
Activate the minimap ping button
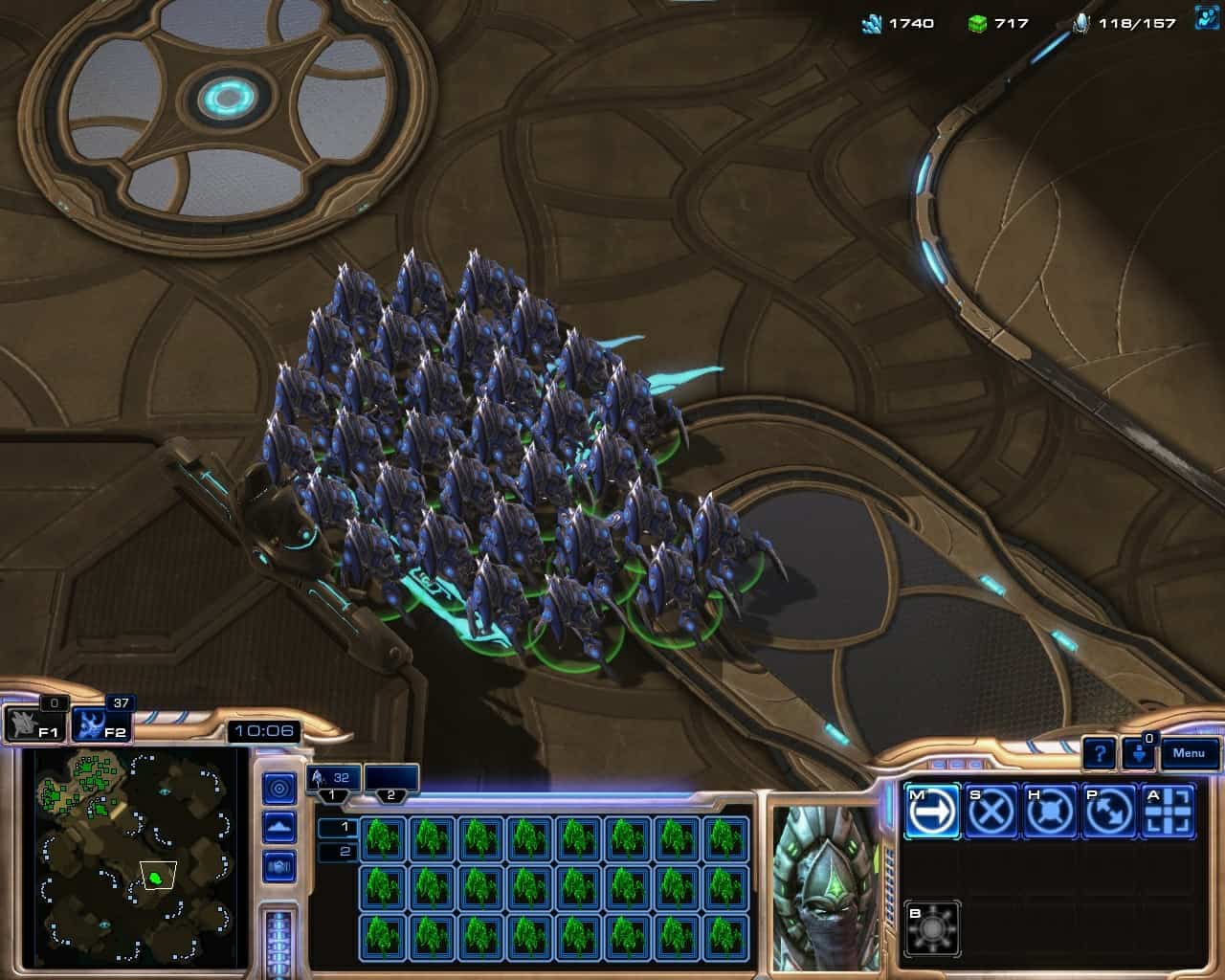pyautogui.click(x=279, y=789)
